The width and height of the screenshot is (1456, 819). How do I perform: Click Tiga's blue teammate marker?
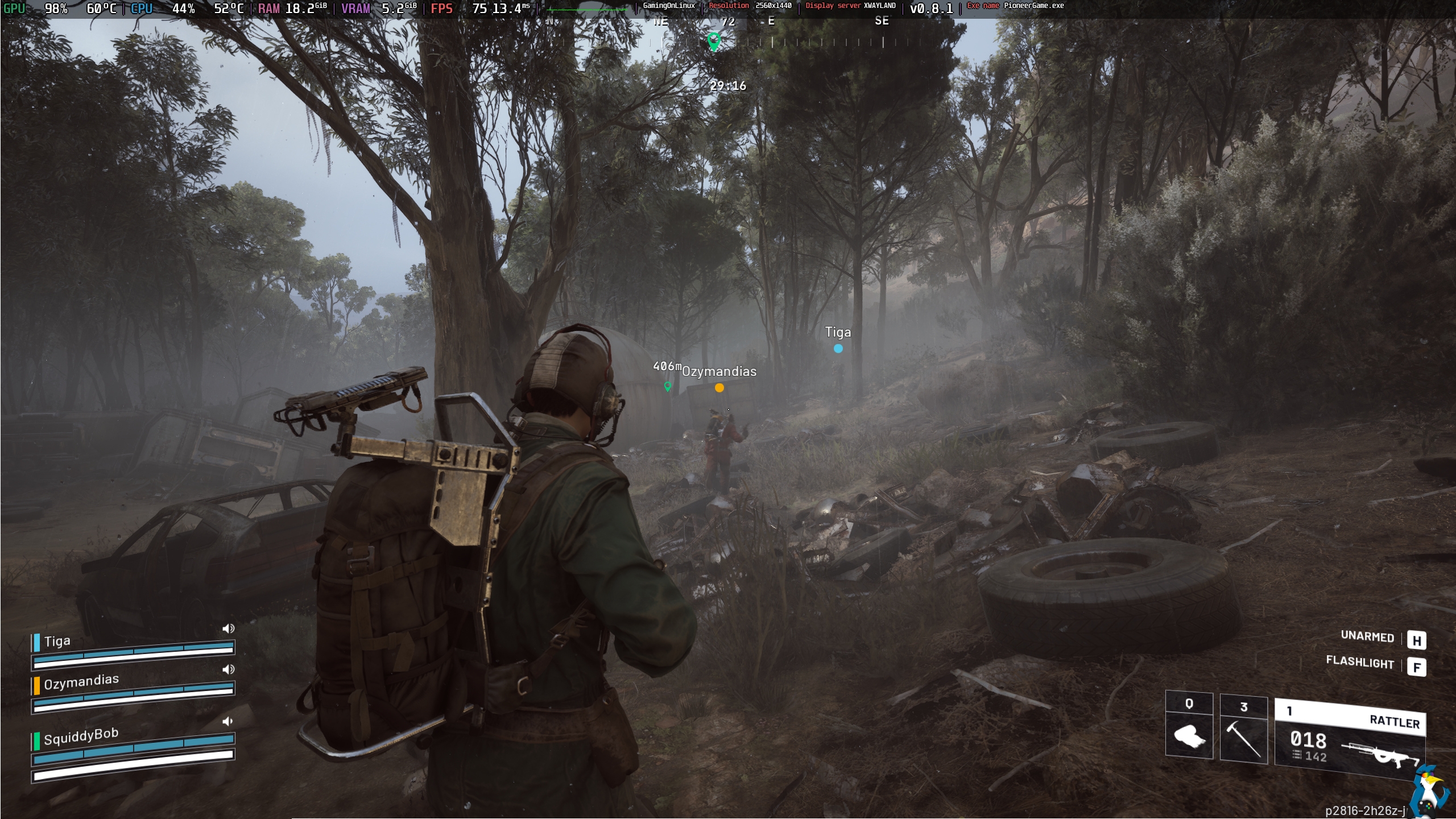click(x=838, y=349)
